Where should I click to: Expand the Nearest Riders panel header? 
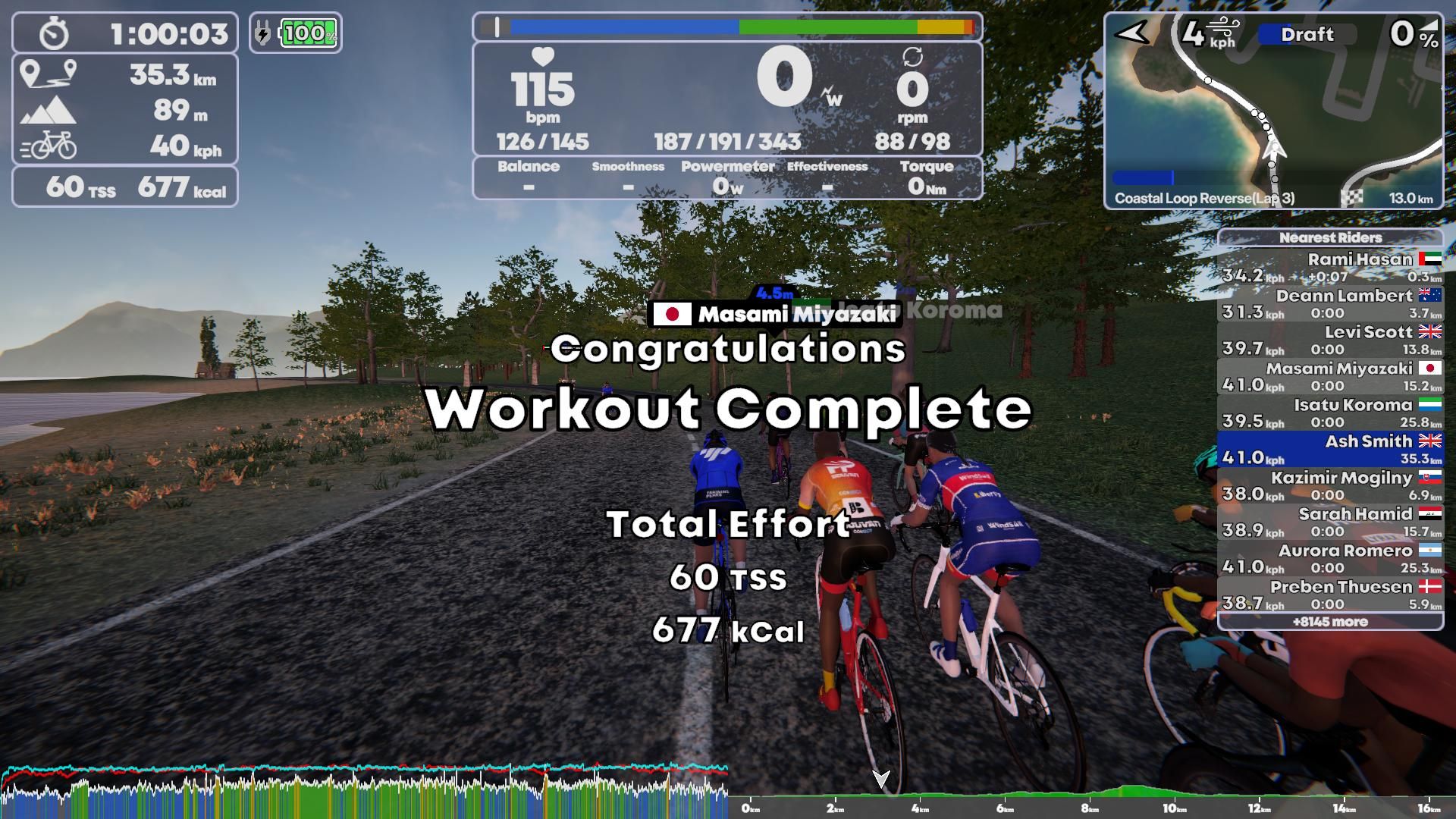point(1331,237)
